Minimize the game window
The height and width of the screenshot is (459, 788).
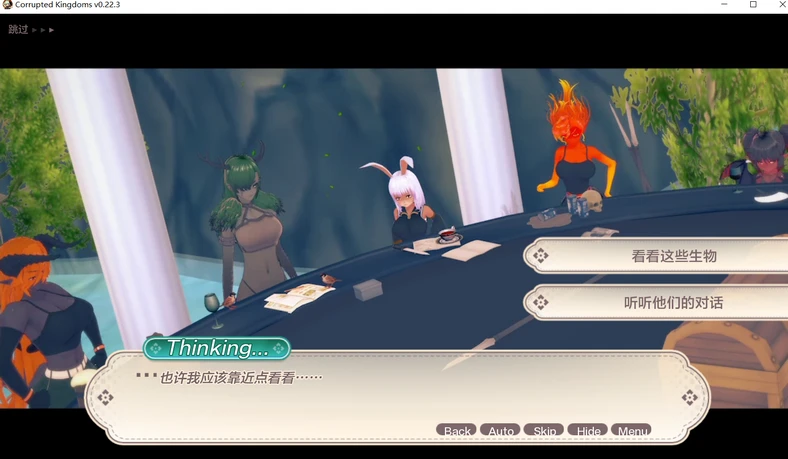click(x=724, y=5)
